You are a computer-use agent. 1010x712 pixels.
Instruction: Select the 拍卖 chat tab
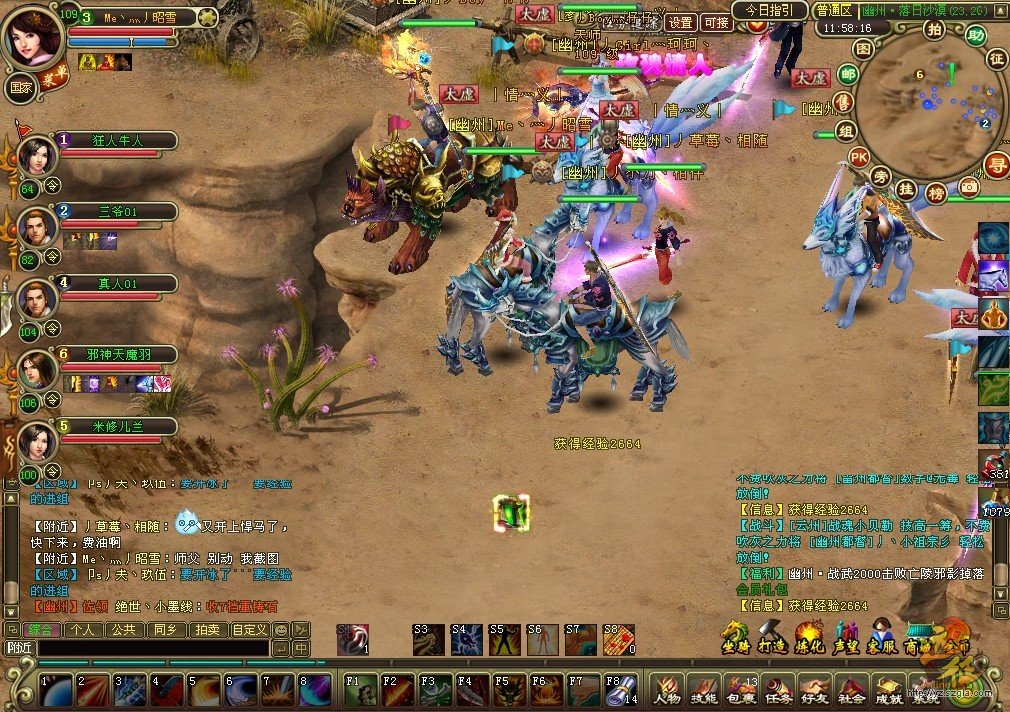[206, 630]
